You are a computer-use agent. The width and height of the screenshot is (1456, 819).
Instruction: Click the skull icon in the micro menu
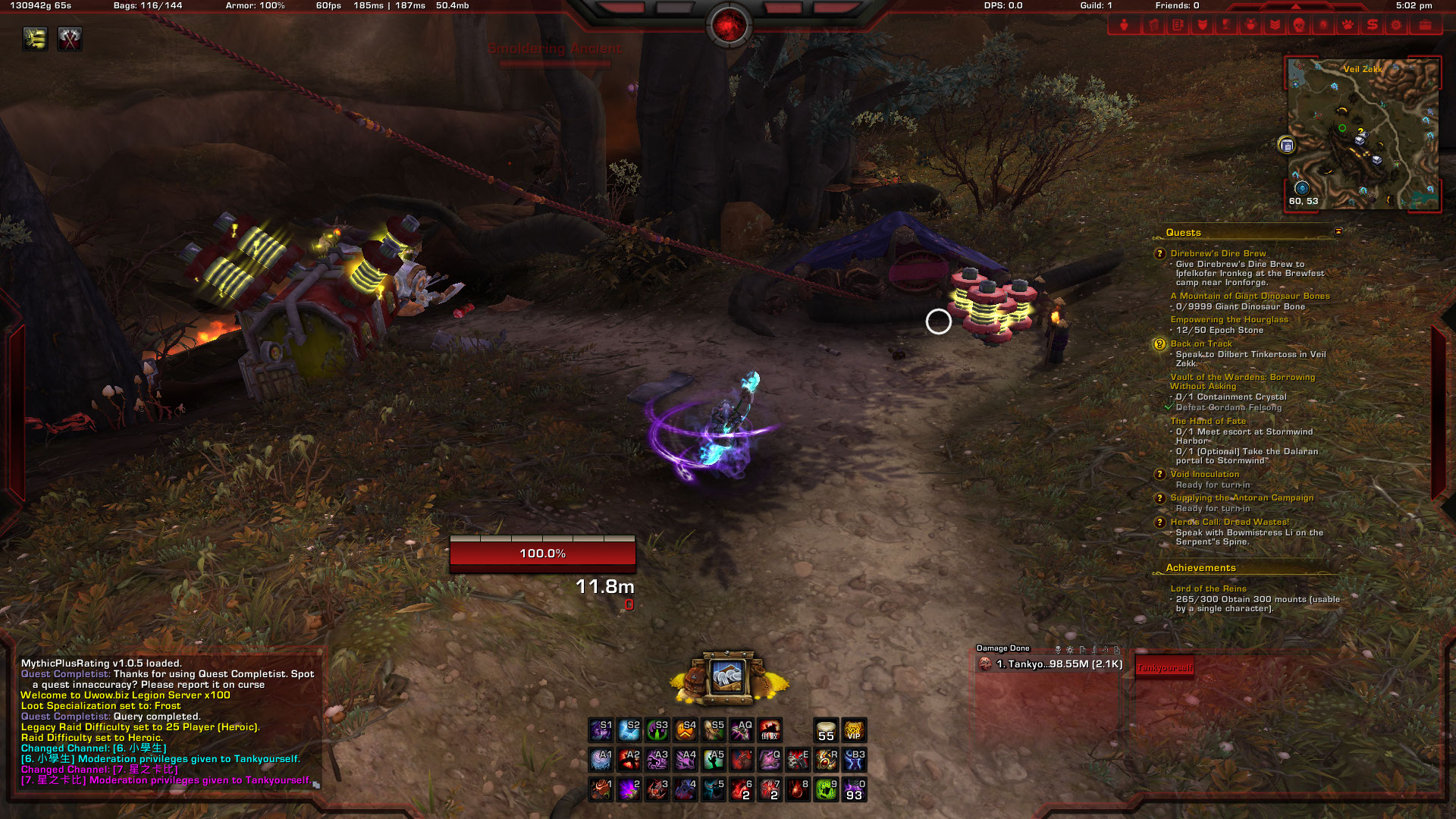click(x=1298, y=25)
